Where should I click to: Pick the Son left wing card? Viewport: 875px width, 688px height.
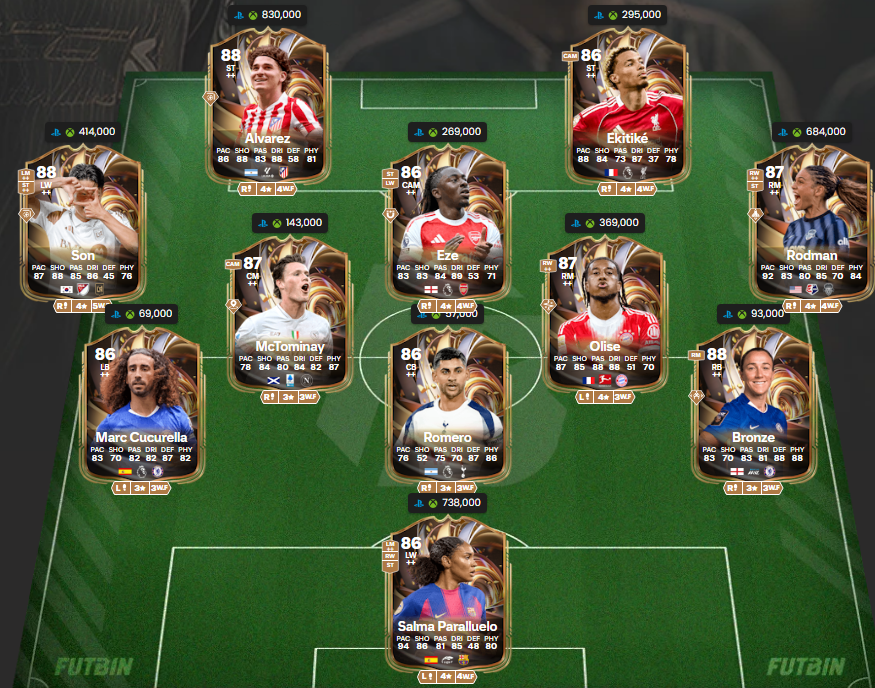(x=82, y=220)
